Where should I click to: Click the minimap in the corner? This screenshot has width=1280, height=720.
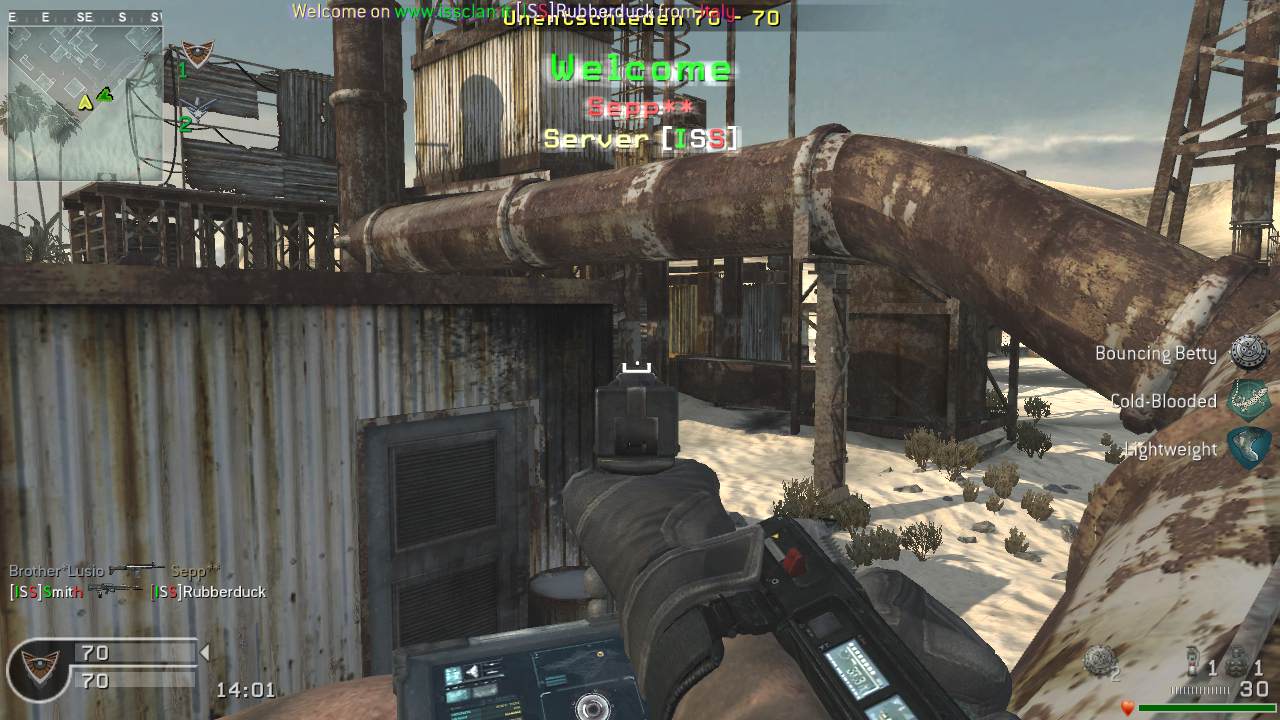pyautogui.click(x=85, y=103)
